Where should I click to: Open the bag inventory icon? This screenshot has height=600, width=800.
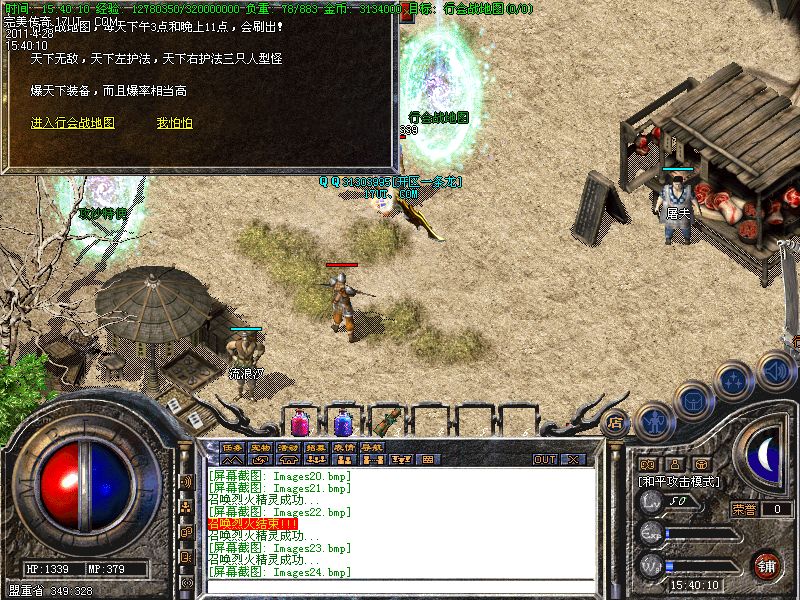point(693,400)
